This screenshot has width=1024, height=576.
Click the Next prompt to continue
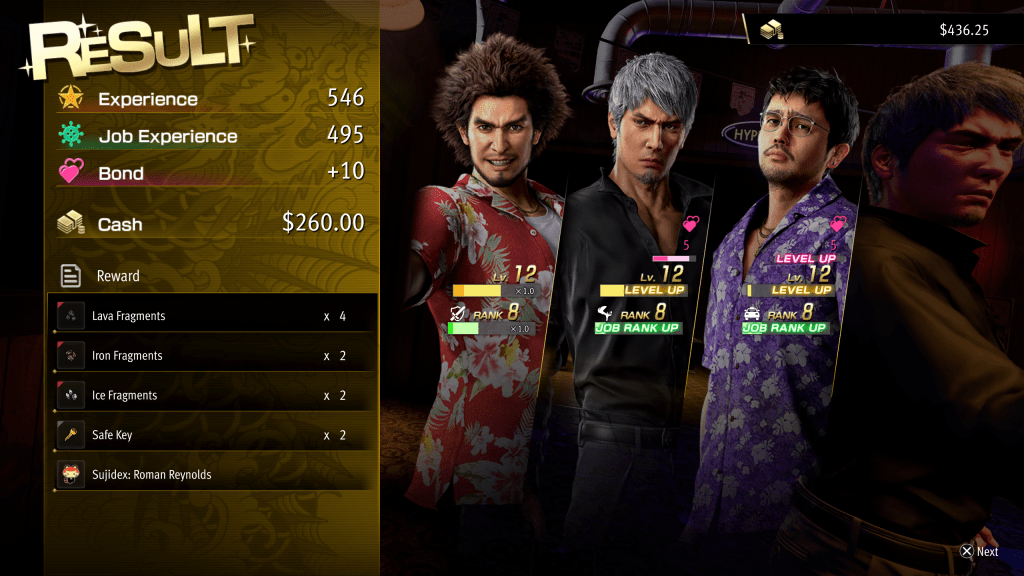click(x=979, y=551)
